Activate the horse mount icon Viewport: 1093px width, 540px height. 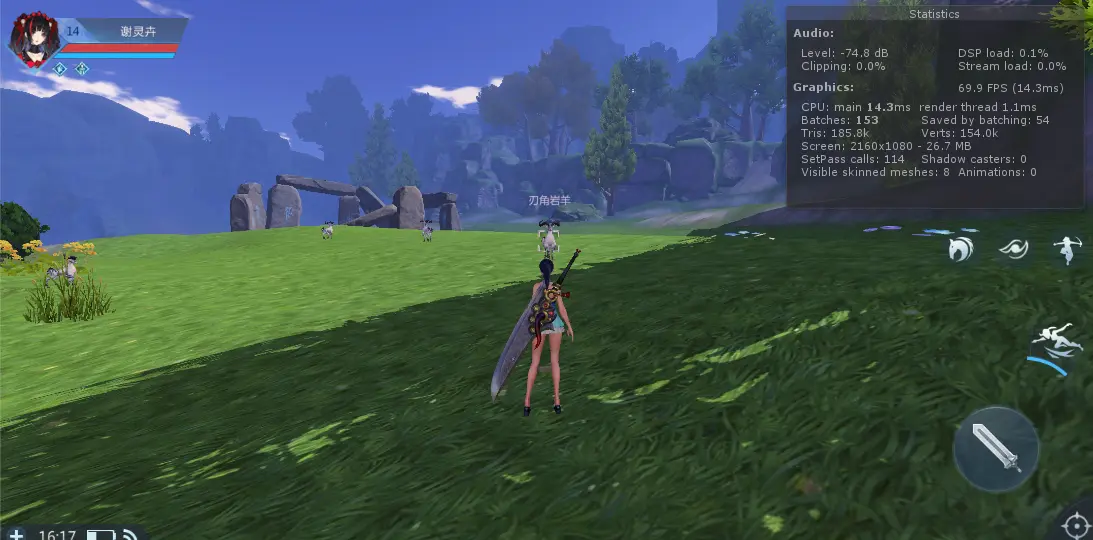pyautogui.click(x=962, y=248)
